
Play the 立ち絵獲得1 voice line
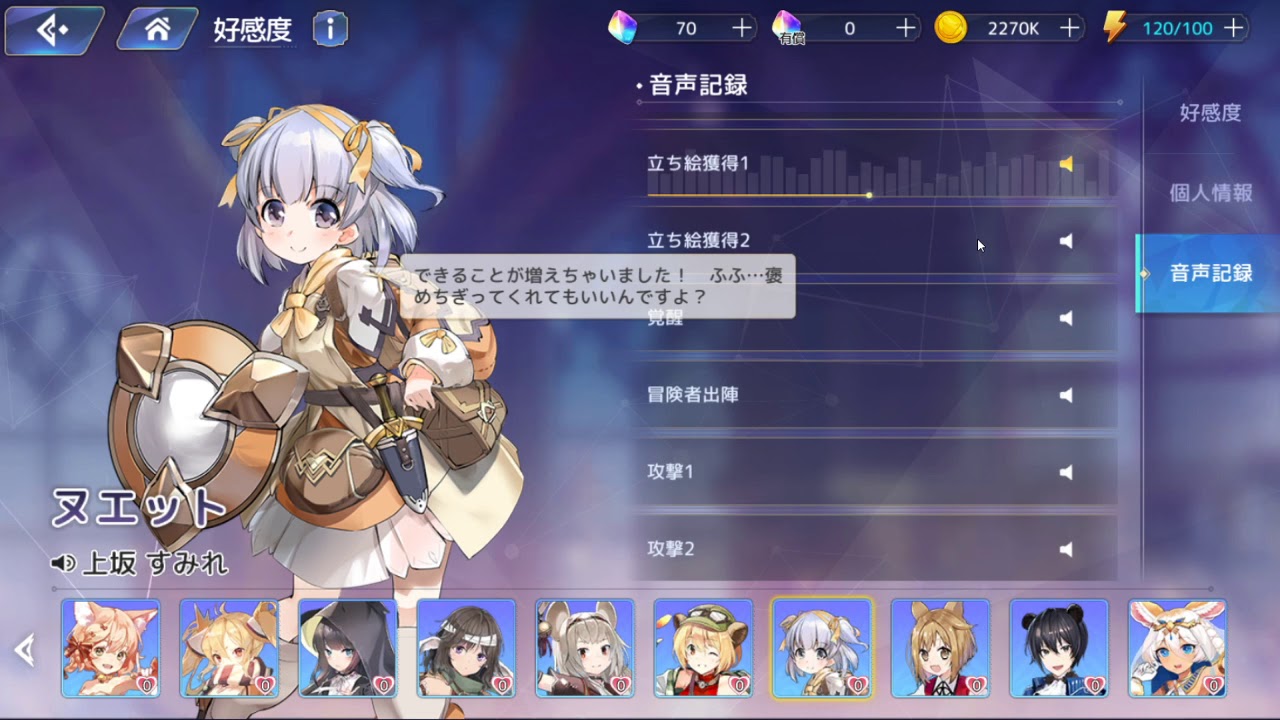(1066, 164)
